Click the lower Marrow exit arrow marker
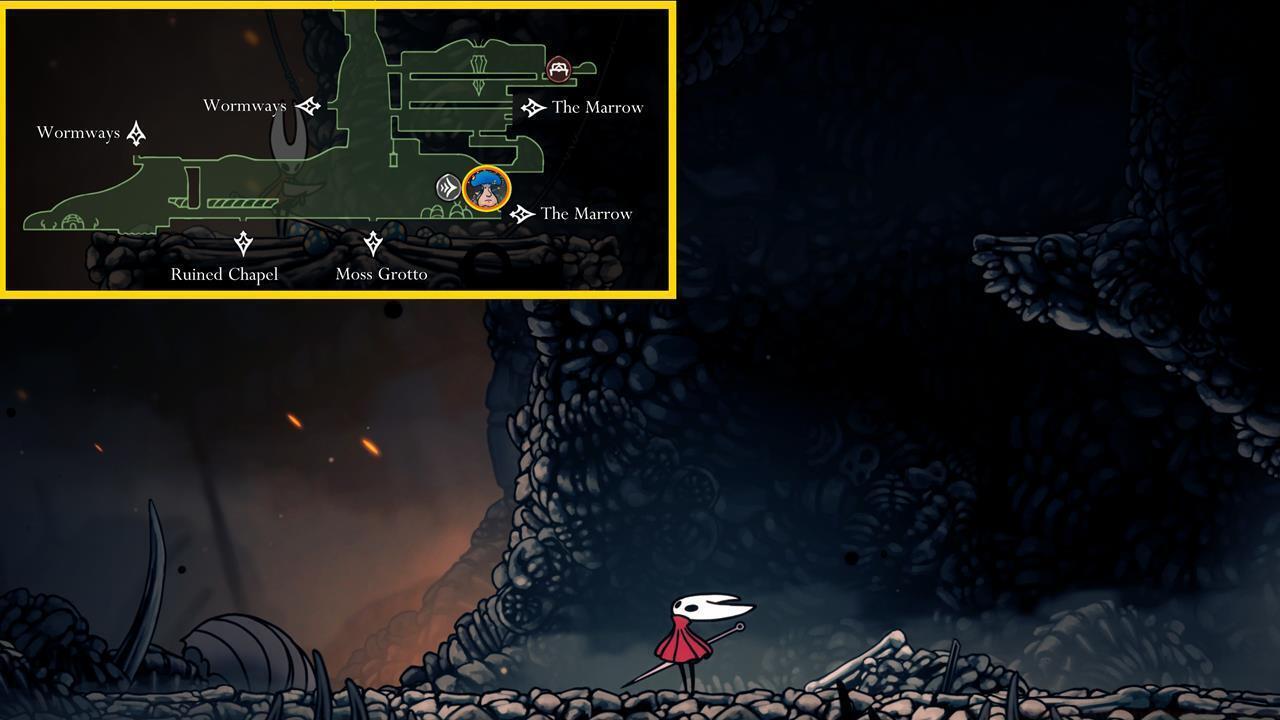The image size is (1280, 720). coord(520,213)
